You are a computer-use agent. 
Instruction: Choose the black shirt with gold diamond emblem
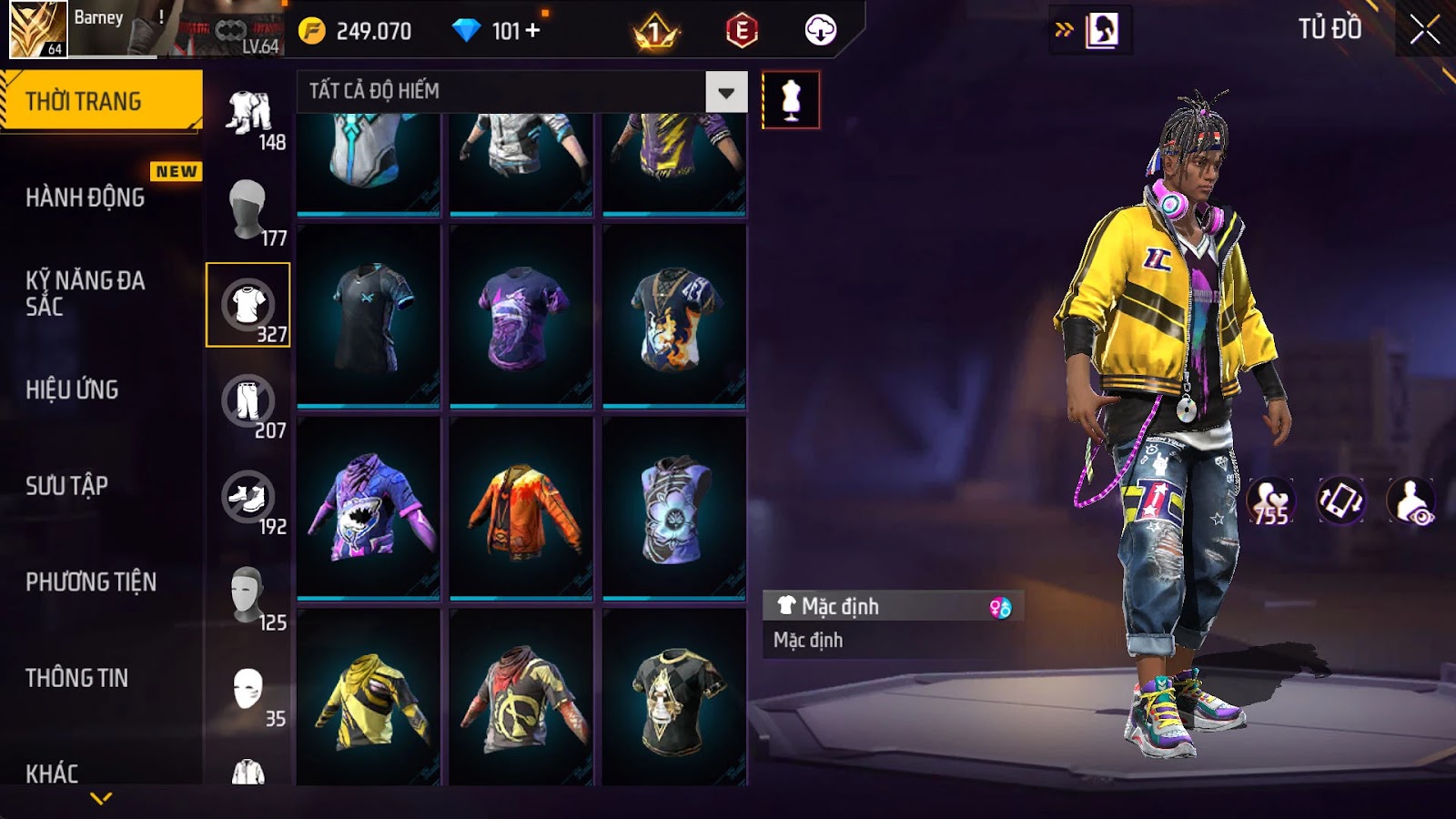click(674, 699)
